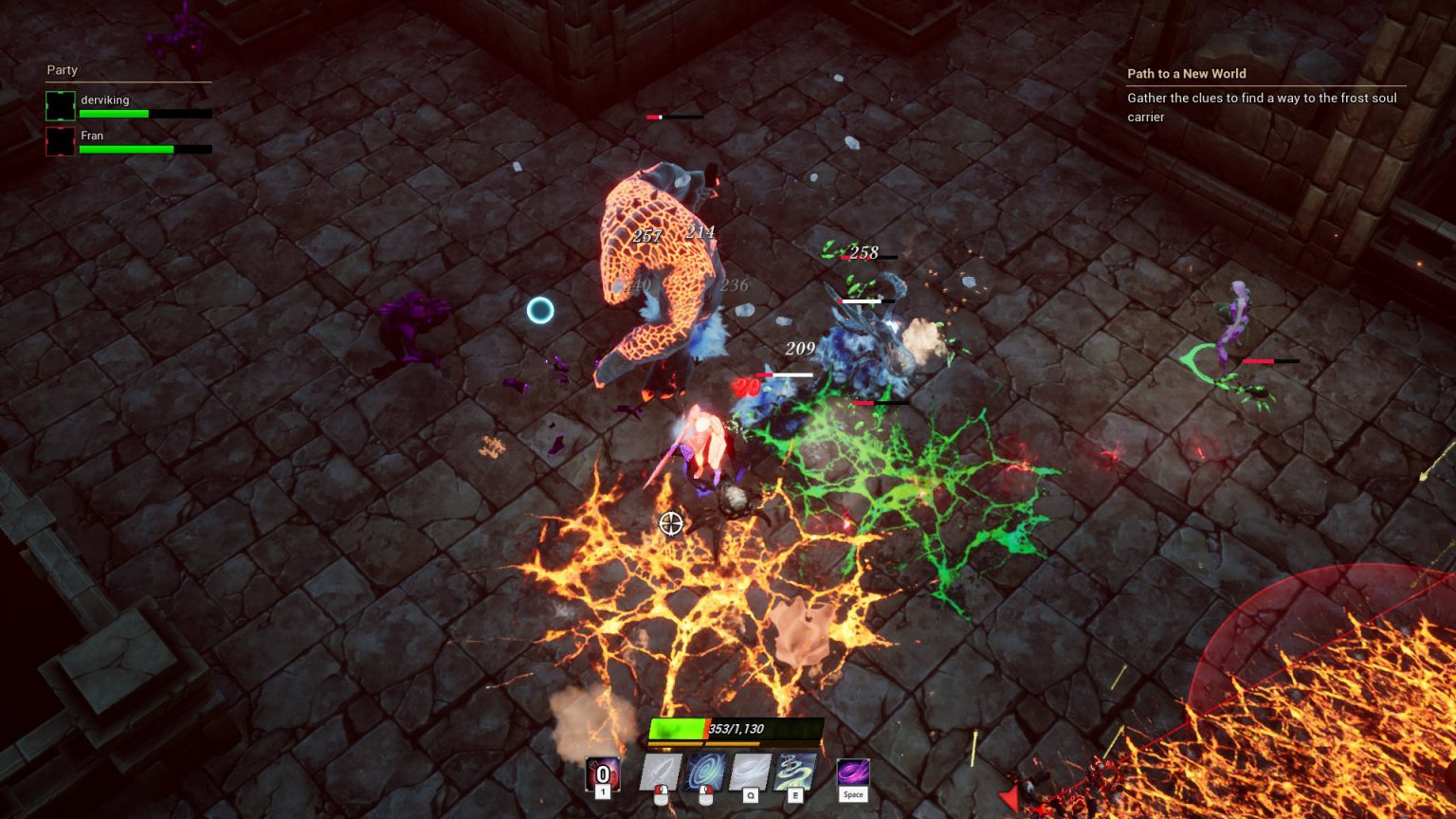Click the right mouse keybind under the vortex skill
The image size is (1456, 819).
click(x=707, y=795)
